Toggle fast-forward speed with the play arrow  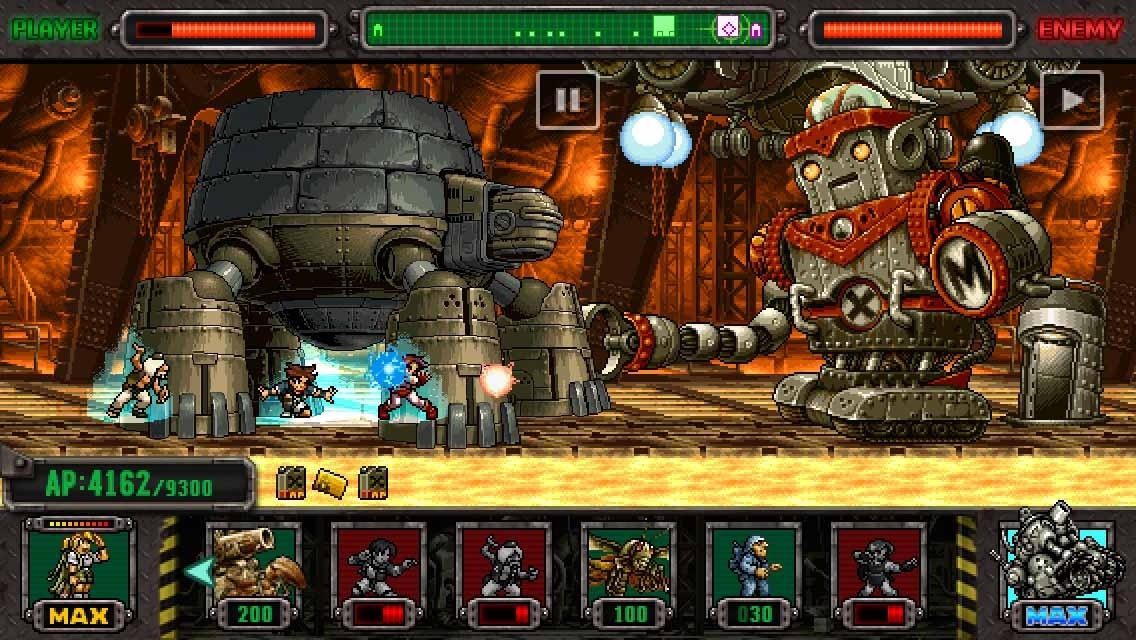click(1071, 100)
